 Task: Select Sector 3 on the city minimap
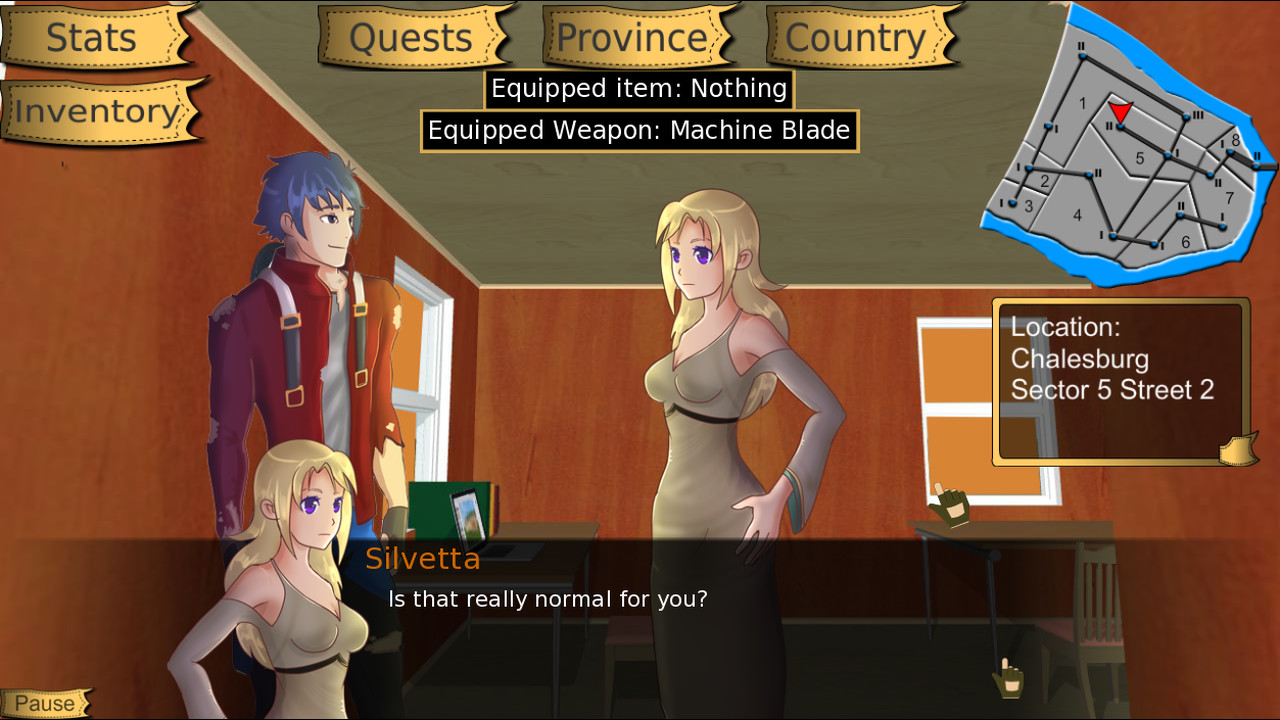pyautogui.click(x=1027, y=205)
